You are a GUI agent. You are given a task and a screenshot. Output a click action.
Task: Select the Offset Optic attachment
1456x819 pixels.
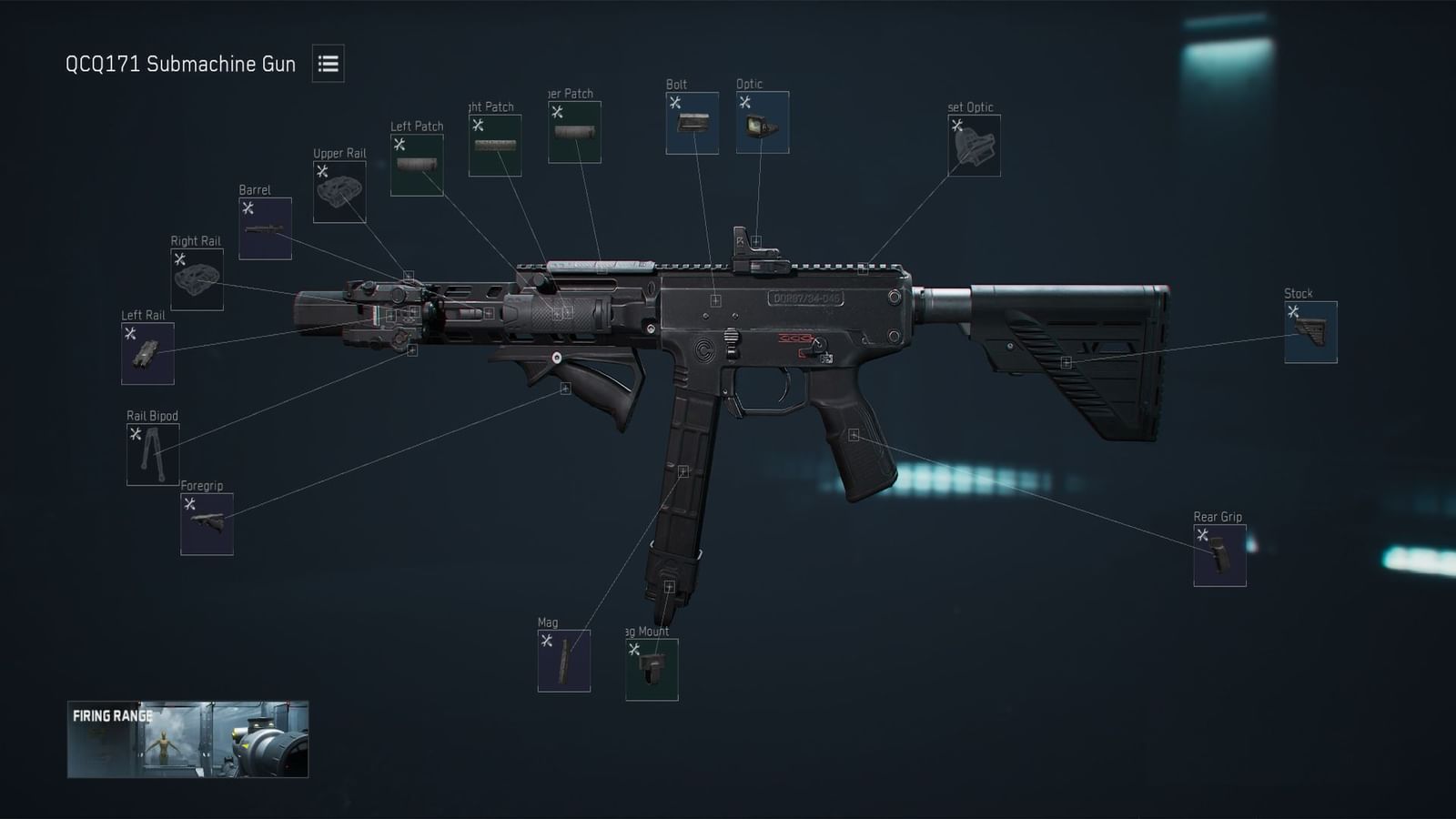[976, 146]
